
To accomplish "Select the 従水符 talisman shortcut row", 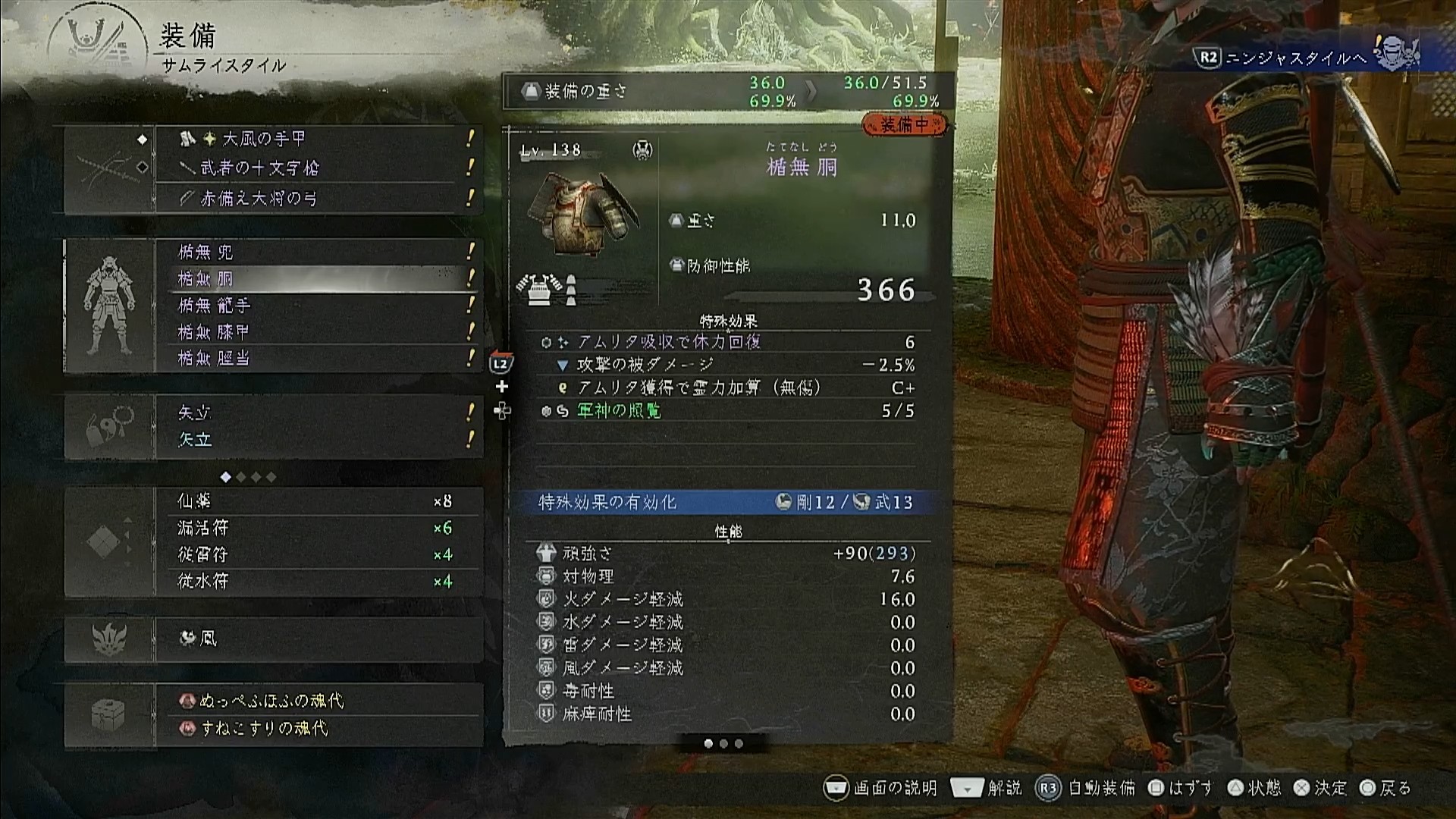I will pyautogui.click(x=317, y=582).
